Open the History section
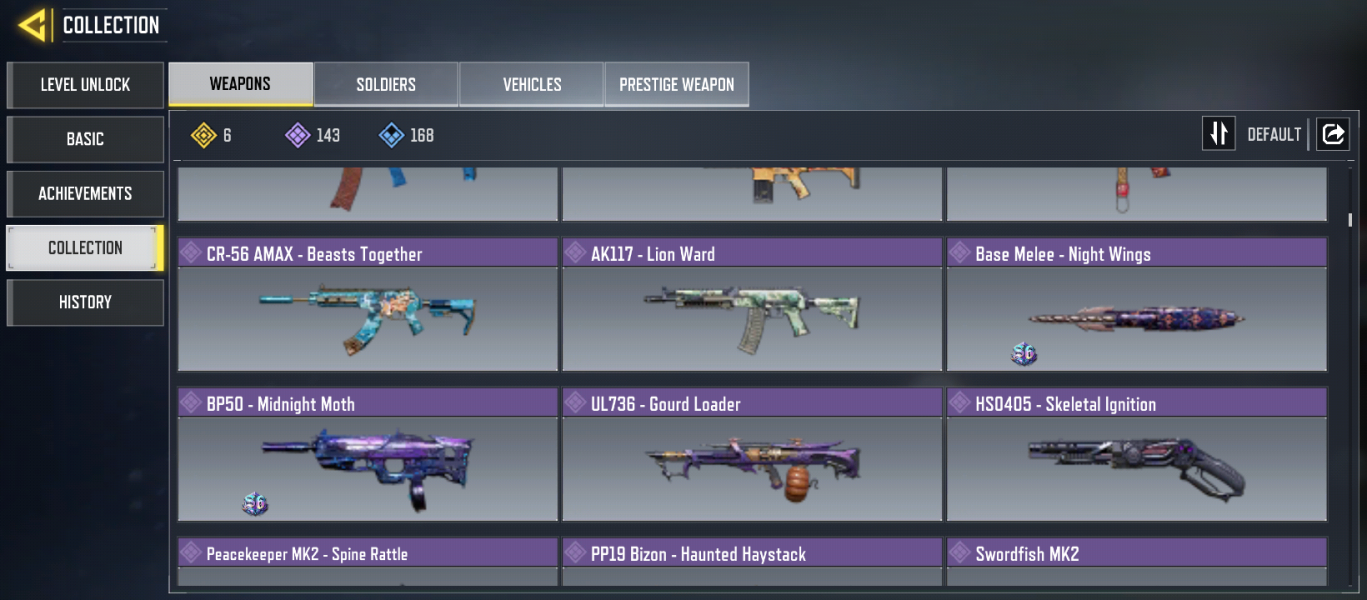The width and height of the screenshot is (1367, 600). coord(85,302)
